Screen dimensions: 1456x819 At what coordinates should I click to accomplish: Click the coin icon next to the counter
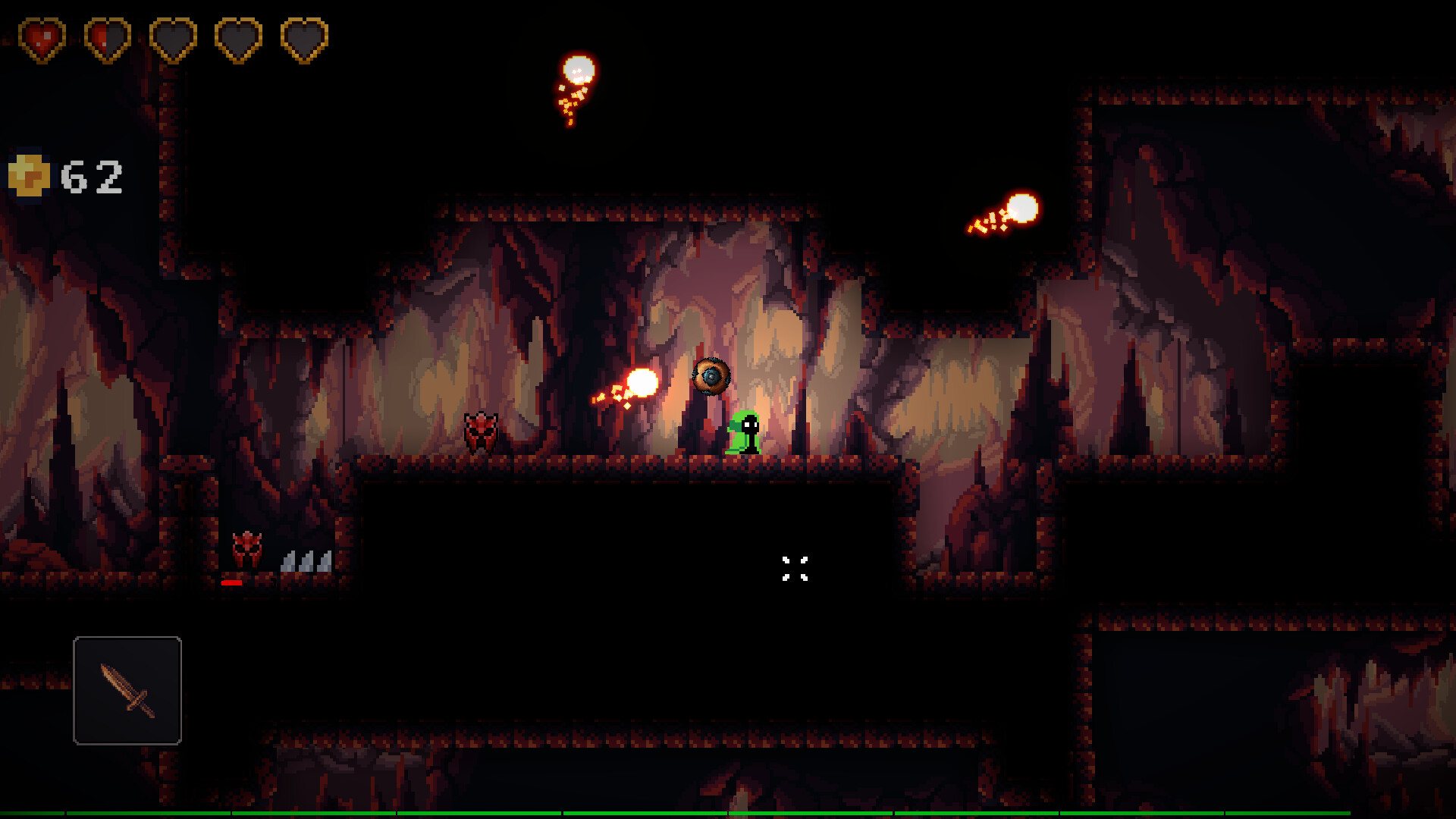[x=30, y=176]
